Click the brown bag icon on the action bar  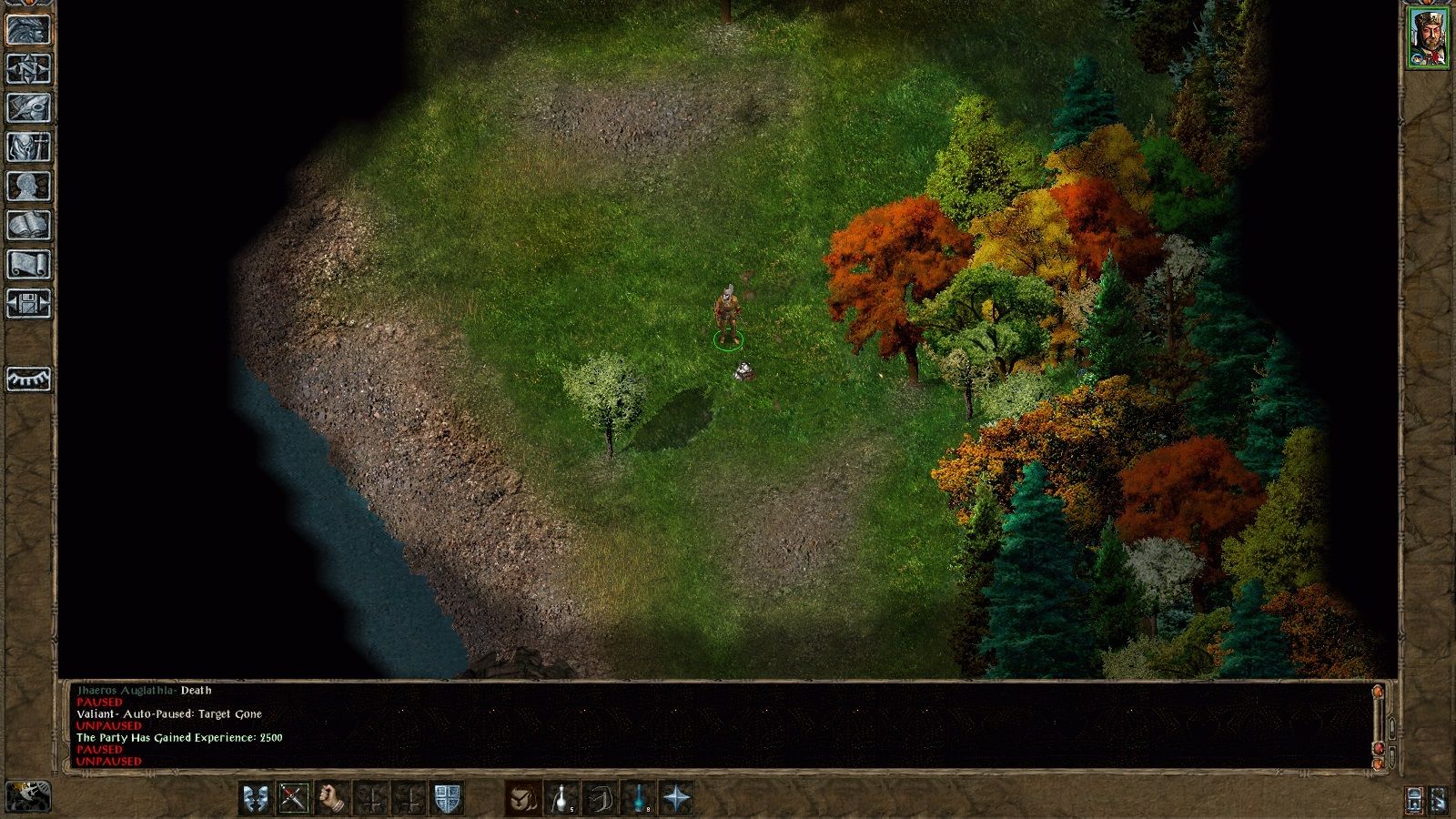coord(524,798)
